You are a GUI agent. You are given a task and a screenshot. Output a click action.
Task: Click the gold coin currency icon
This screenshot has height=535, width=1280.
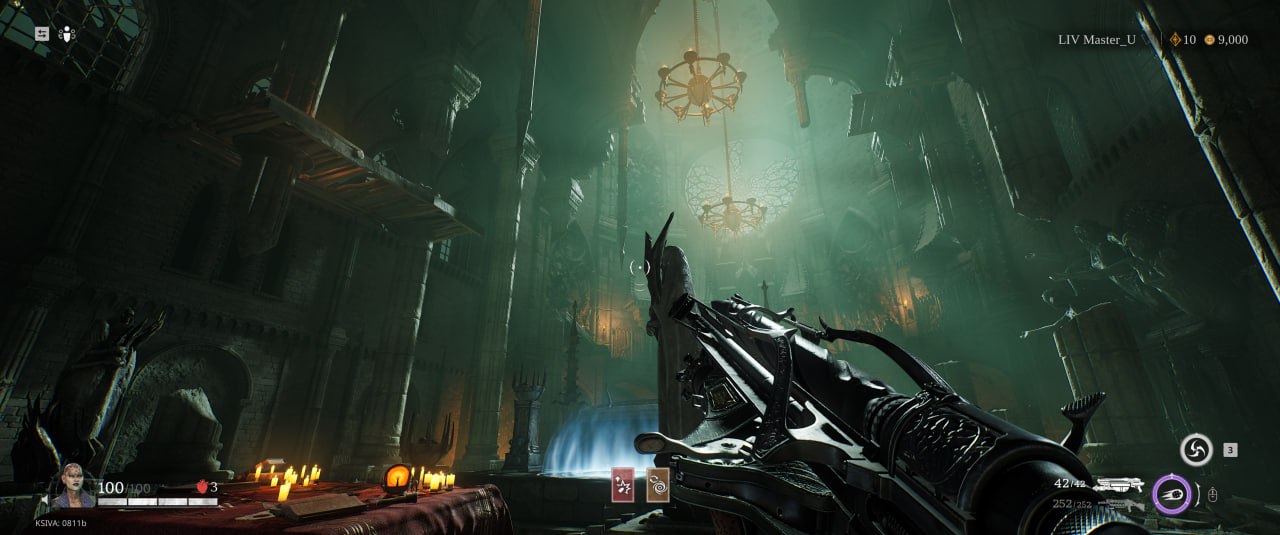tap(1210, 40)
